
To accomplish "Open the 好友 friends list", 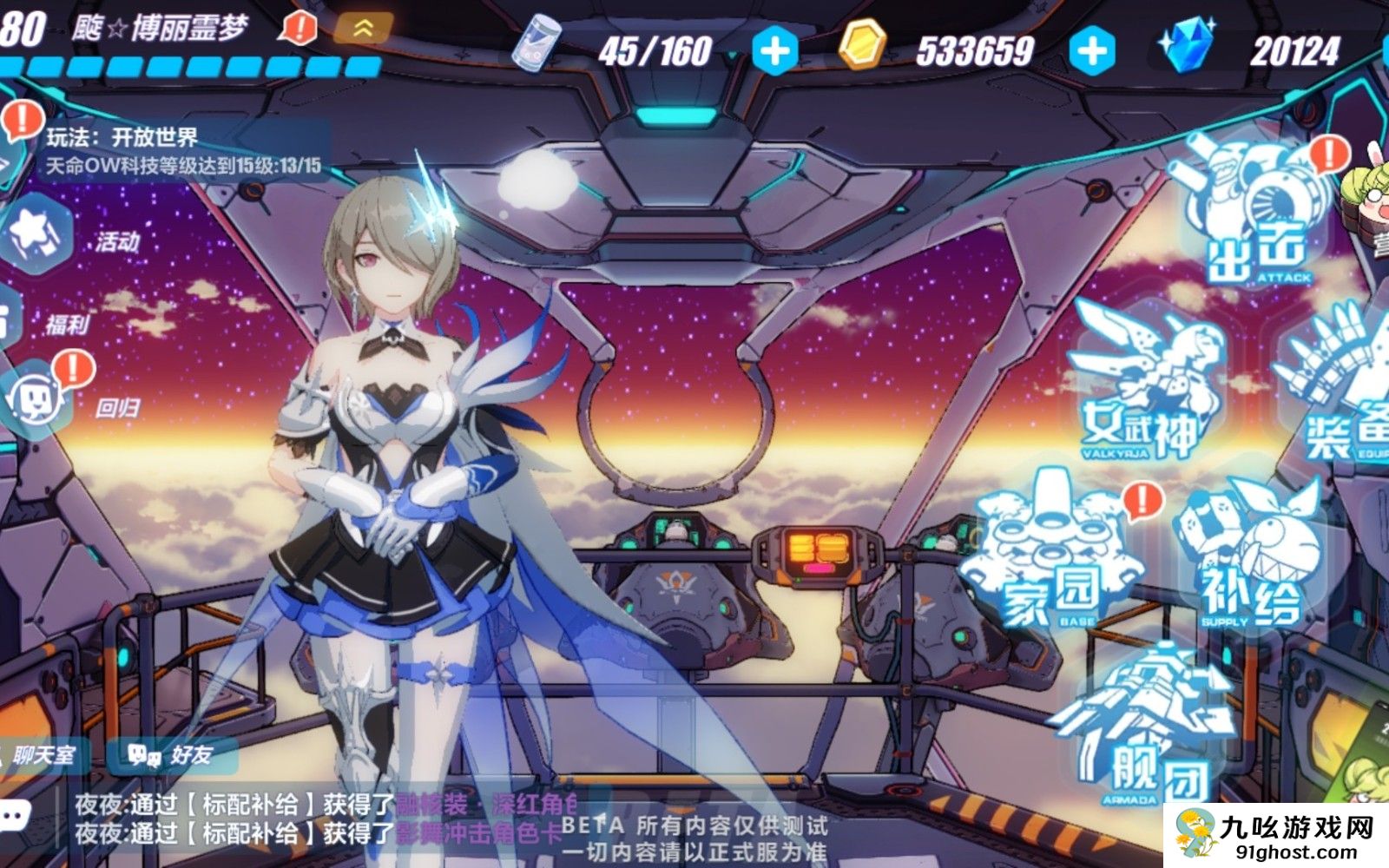I will pyautogui.click(x=171, y=755).
